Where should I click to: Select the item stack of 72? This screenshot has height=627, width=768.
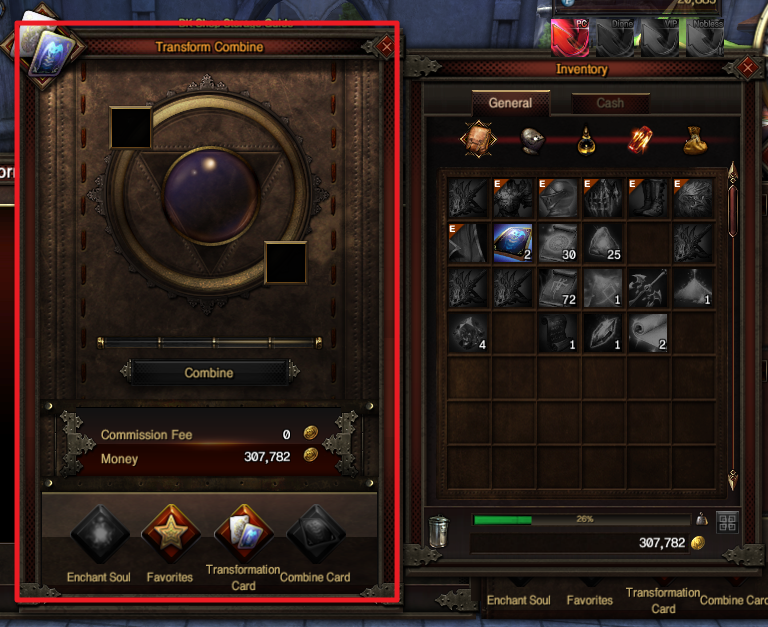(x=558, y=288)
